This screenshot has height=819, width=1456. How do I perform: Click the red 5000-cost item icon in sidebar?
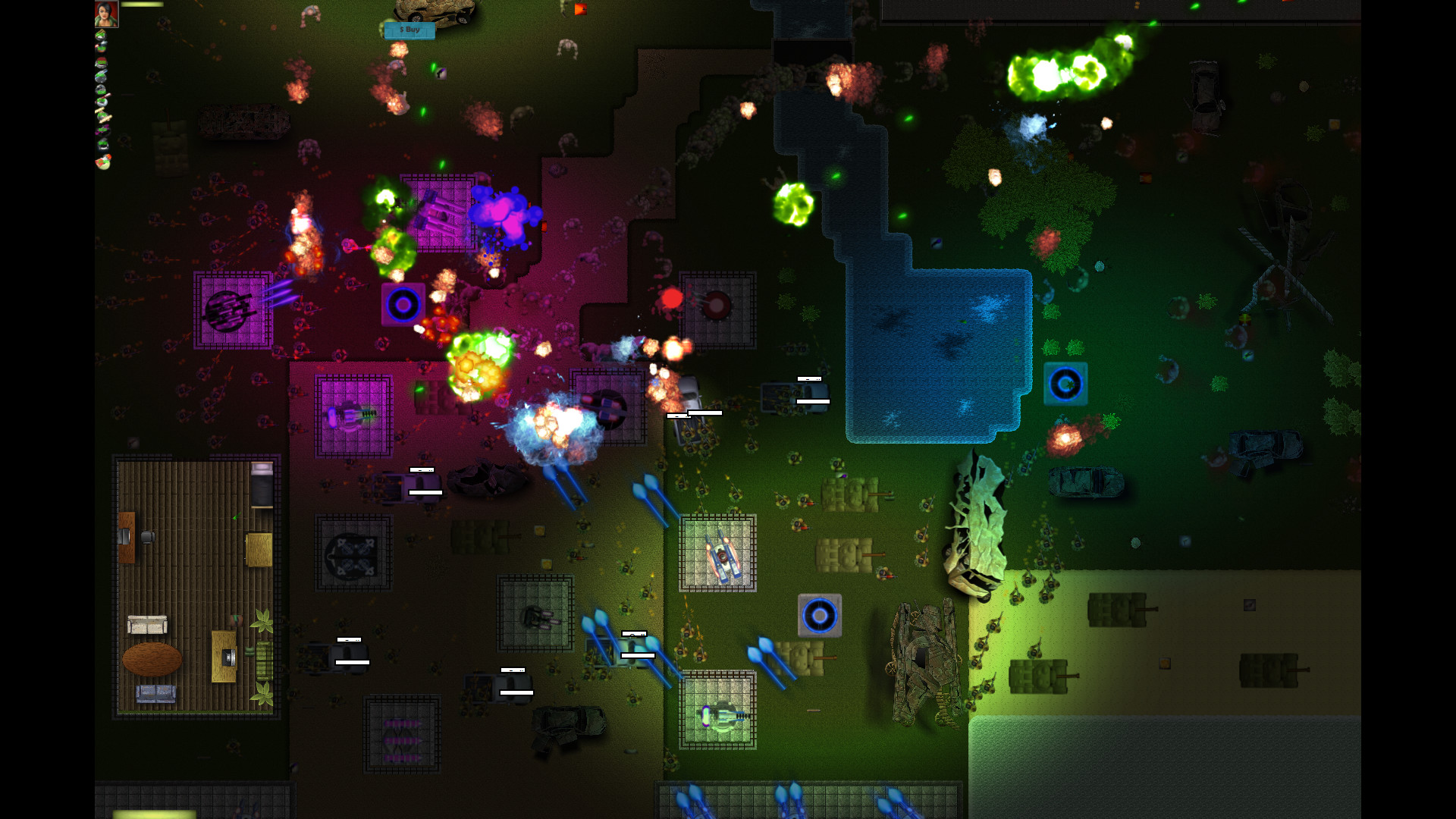click(x=101, y=62)
